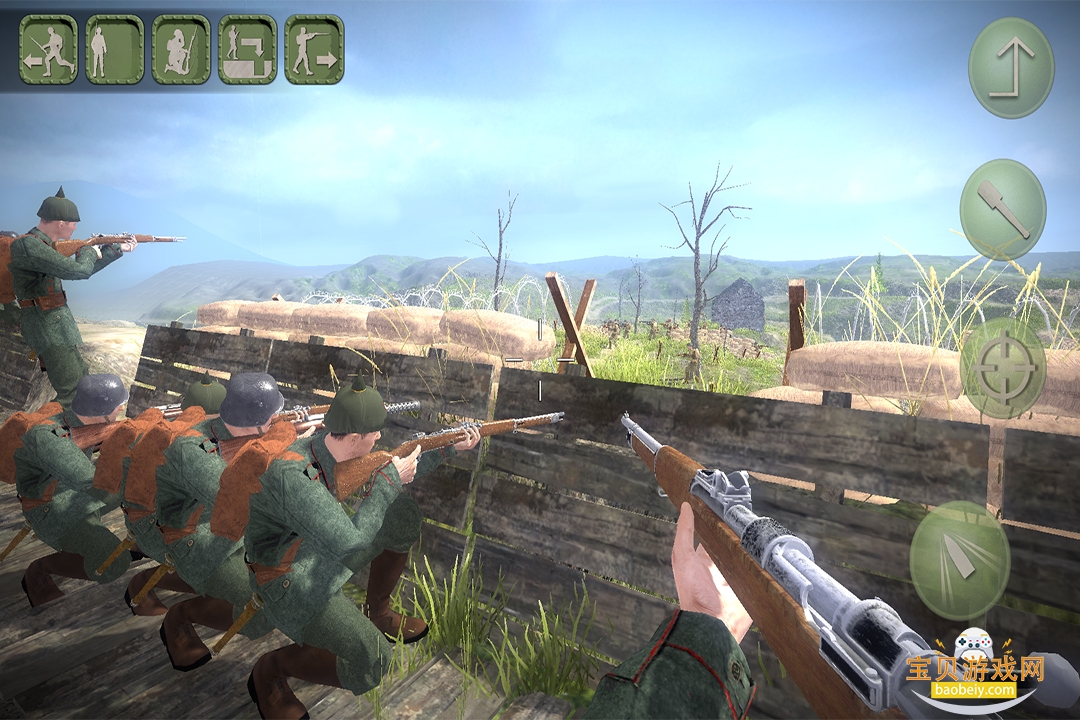
Task: Tap the soldier entering trench command
Action: (247, 49)
